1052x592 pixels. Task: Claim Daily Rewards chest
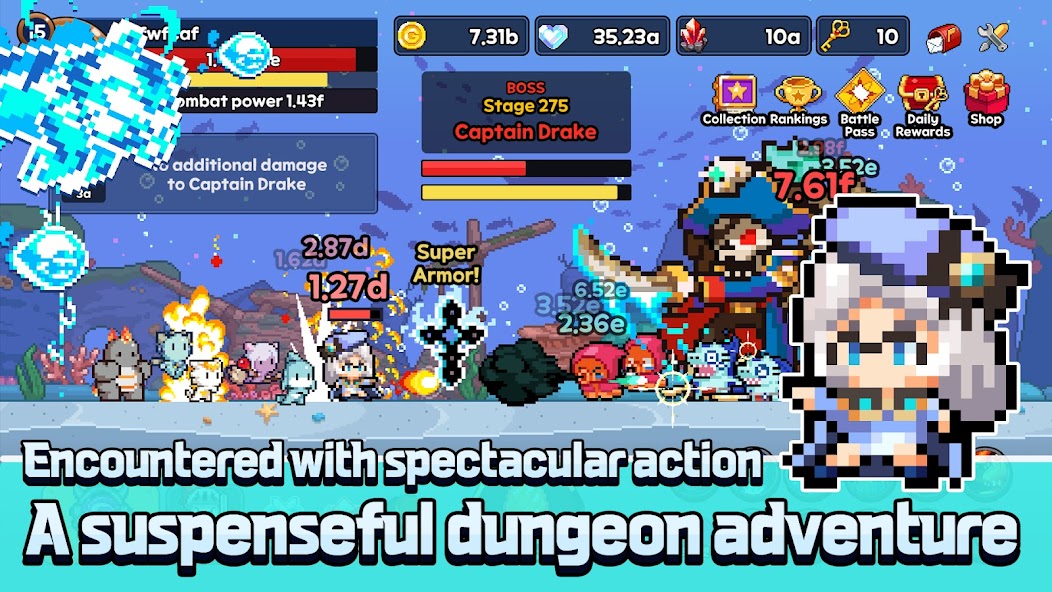(922, 98)
